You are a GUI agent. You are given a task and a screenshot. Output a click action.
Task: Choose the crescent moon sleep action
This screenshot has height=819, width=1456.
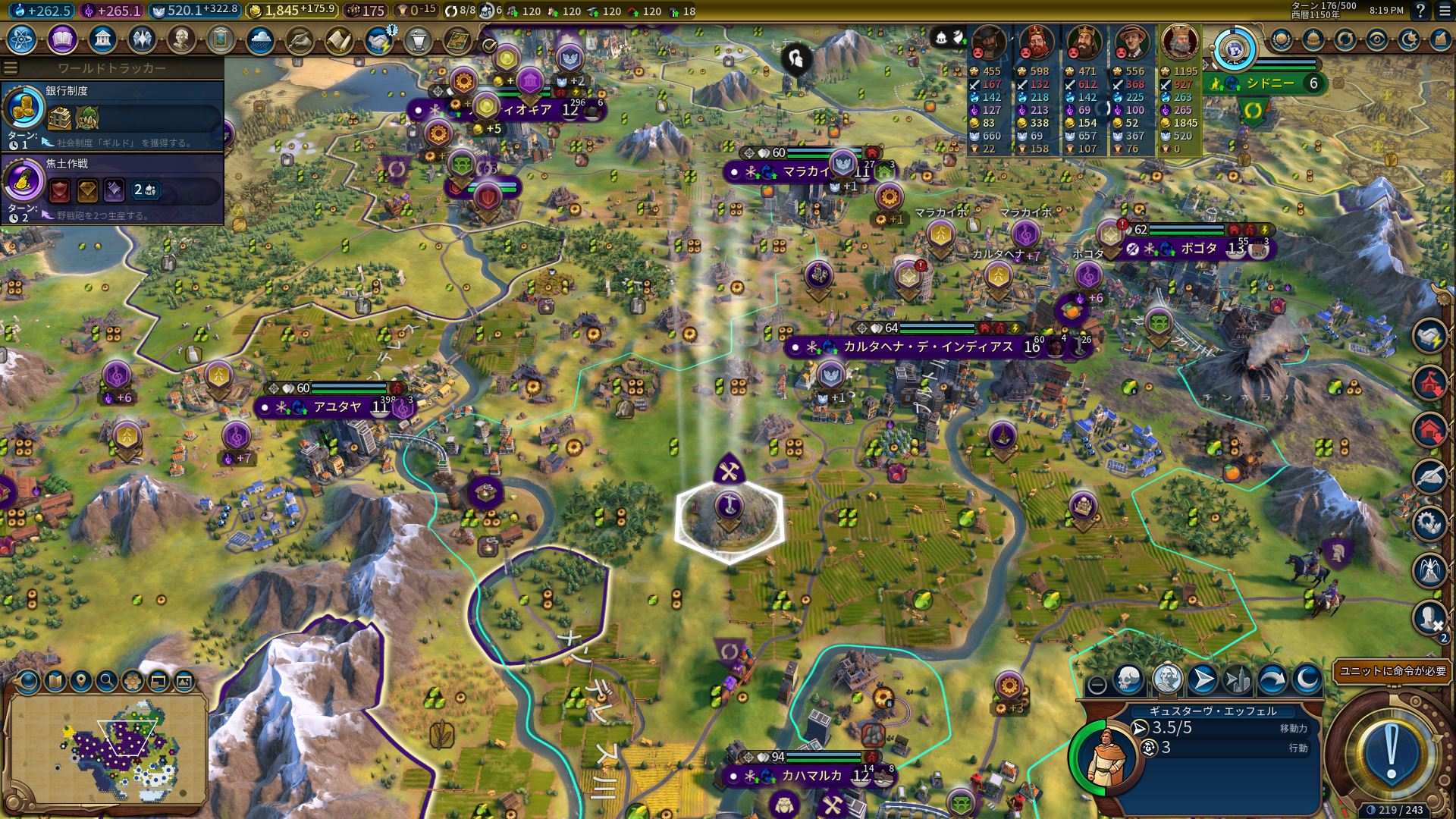pyautogui.click(x=1307, y=680)
